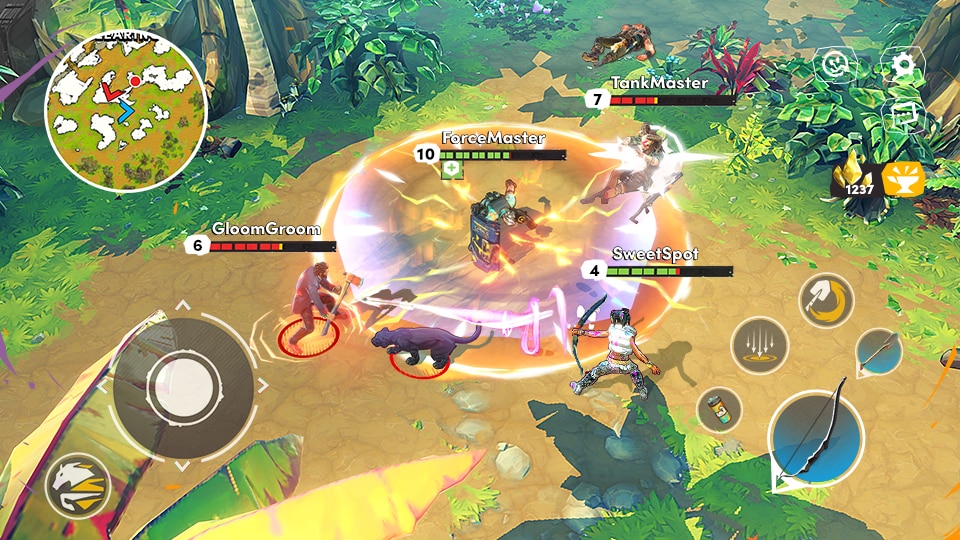Switch to the spear weapon

pyautogui.click(x=879, y=353)
